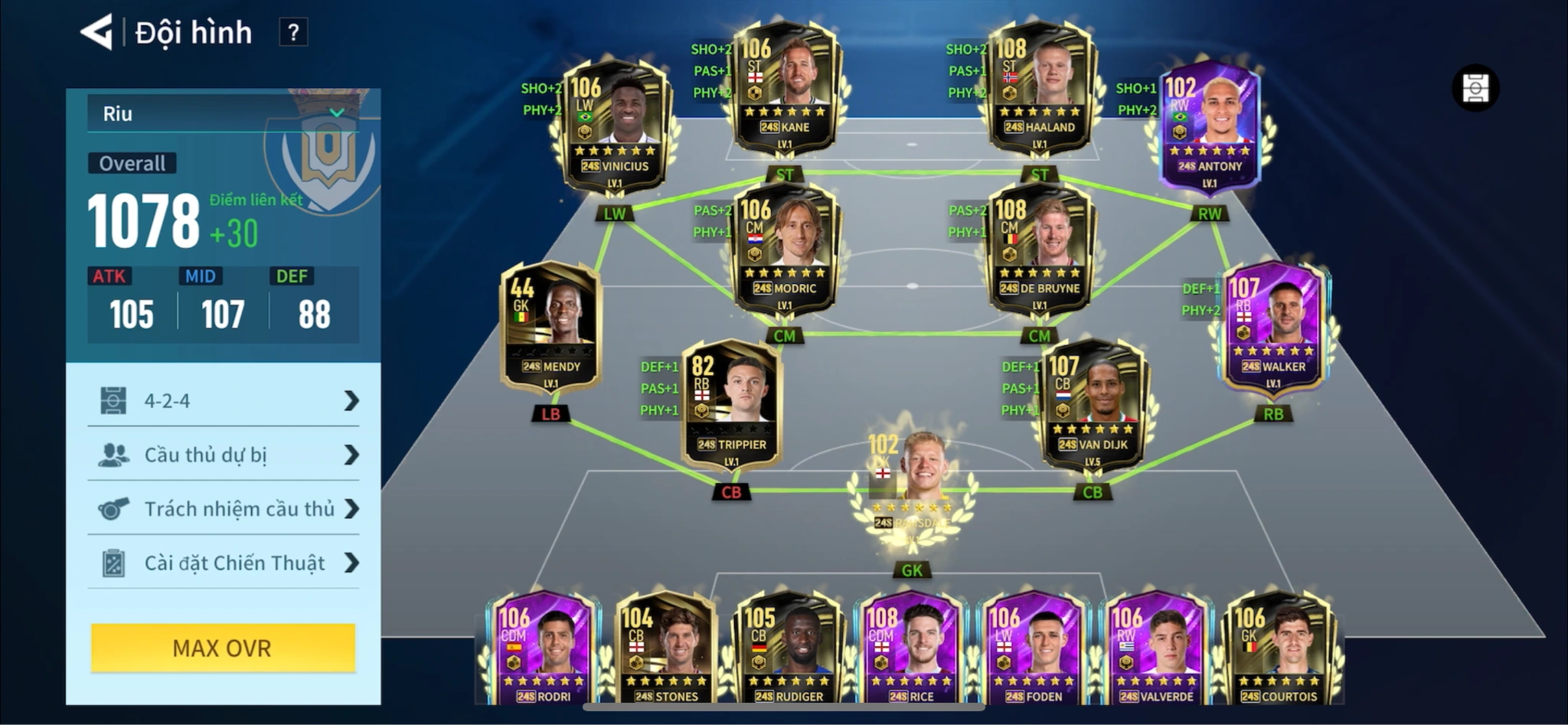Open 4-2-4 formation settings via its chevron
The width and height of the screenshot is (1568, 725).
351,400
